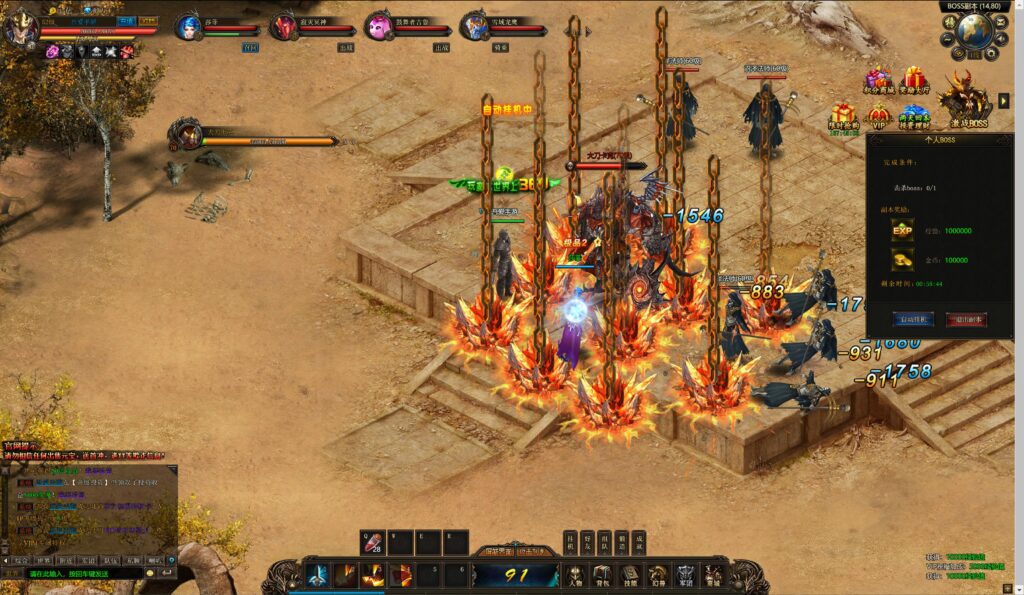Click the 退出副本 exit dungeon button

tap(966, 319)
